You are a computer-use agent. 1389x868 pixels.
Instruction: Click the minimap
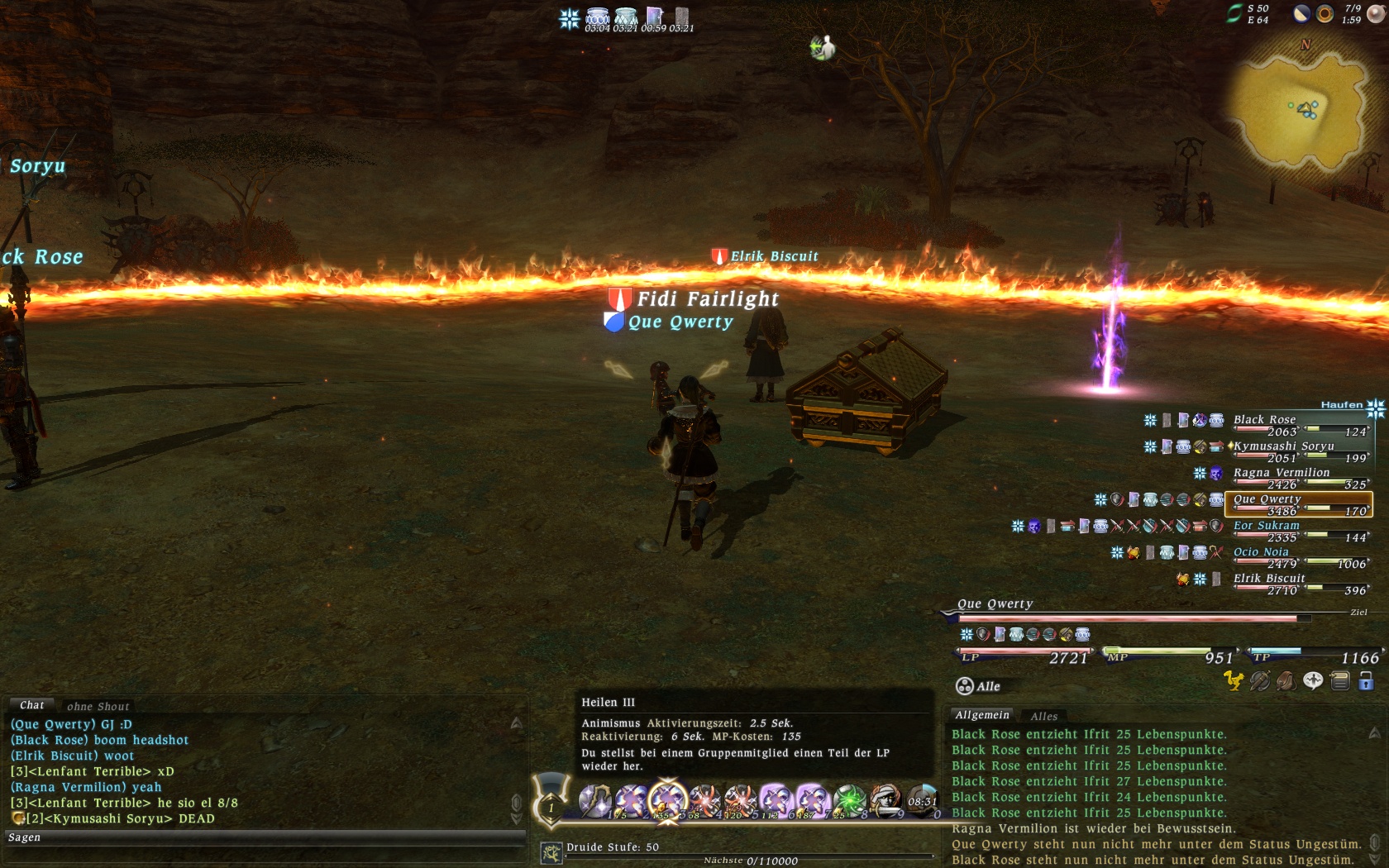(x=1302, y=107)
